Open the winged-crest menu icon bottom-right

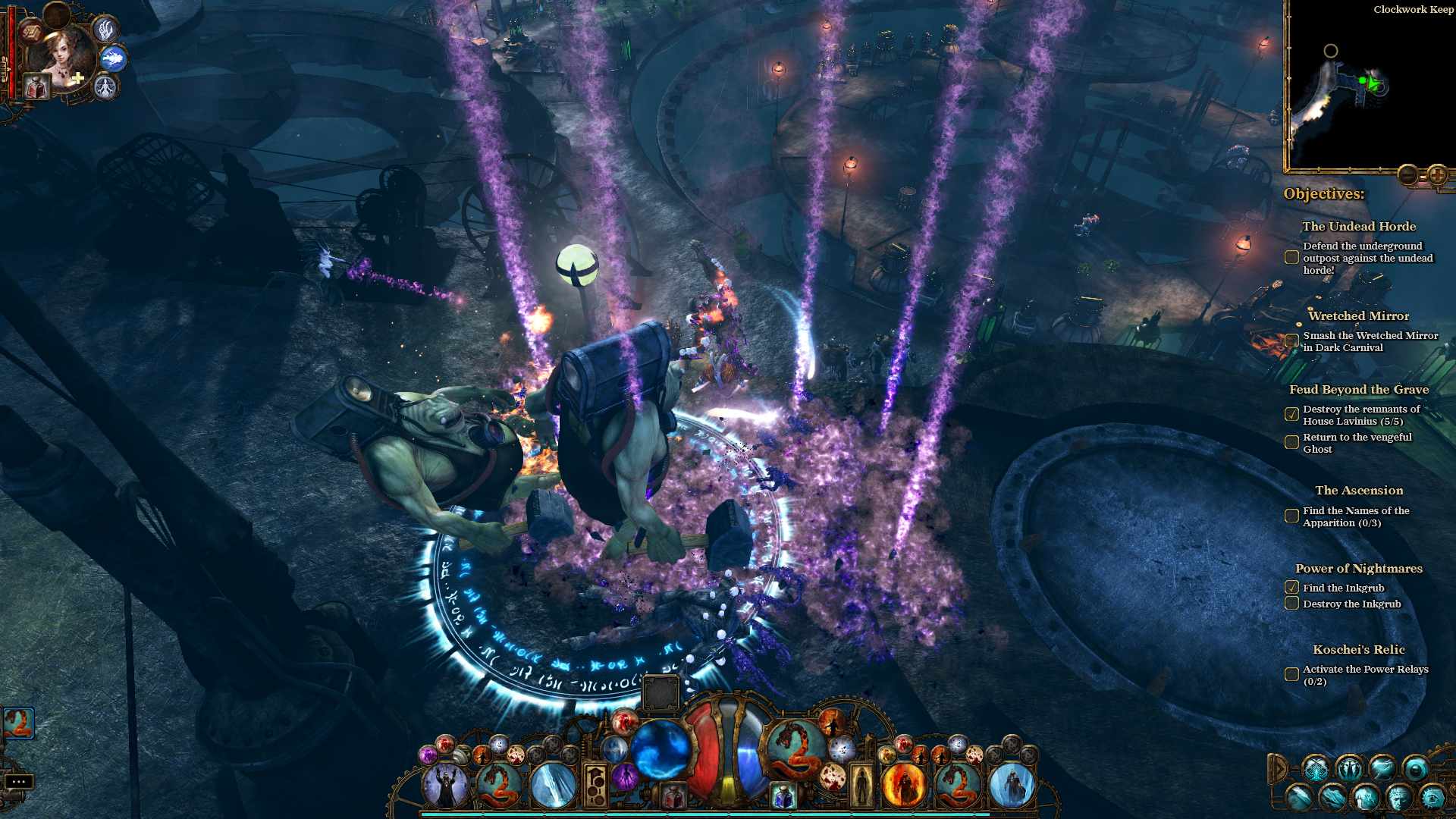click(x=1351, y=767)
